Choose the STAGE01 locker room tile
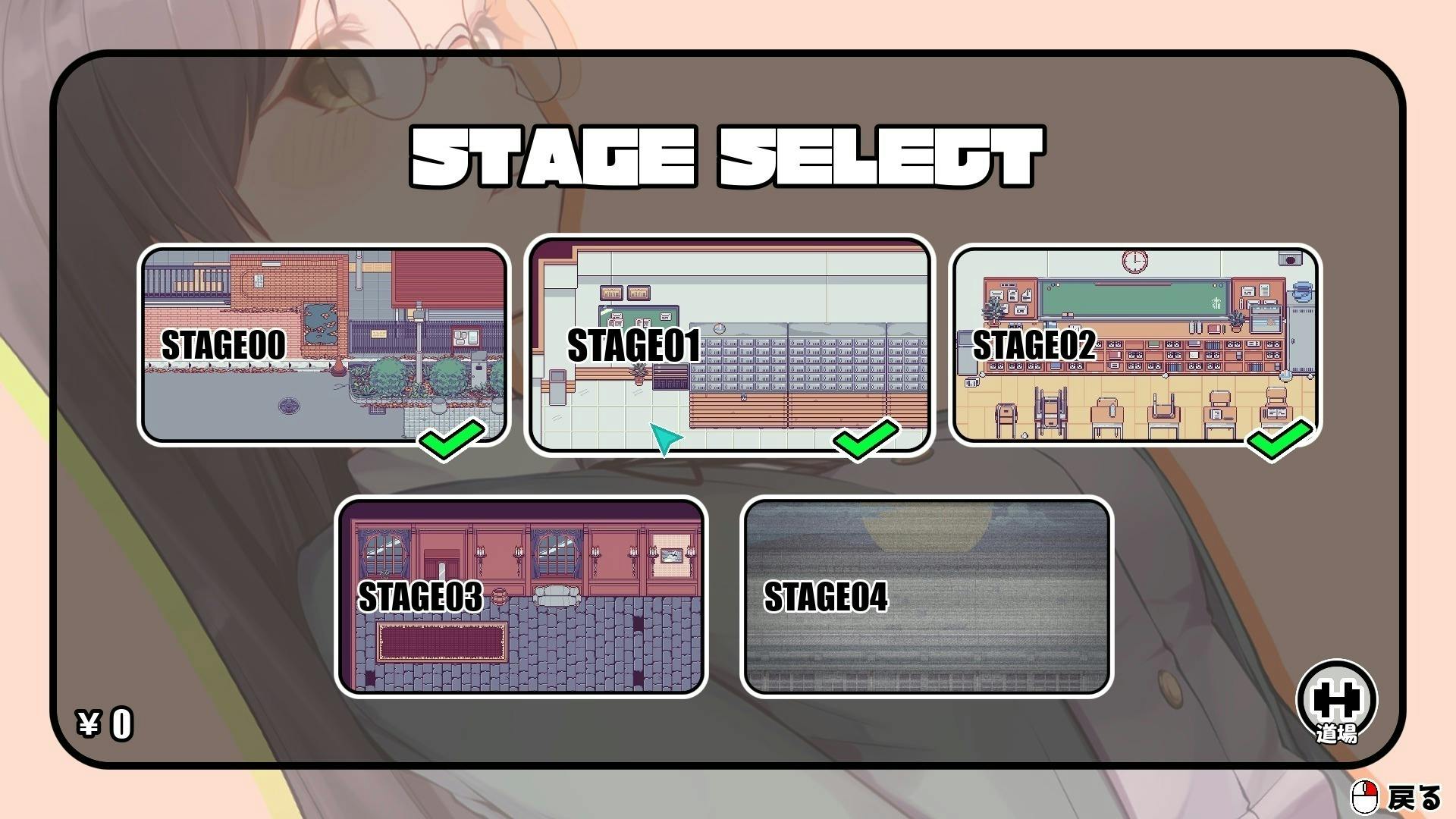Viewport: 1456px width, 819px height. (730, 345)
